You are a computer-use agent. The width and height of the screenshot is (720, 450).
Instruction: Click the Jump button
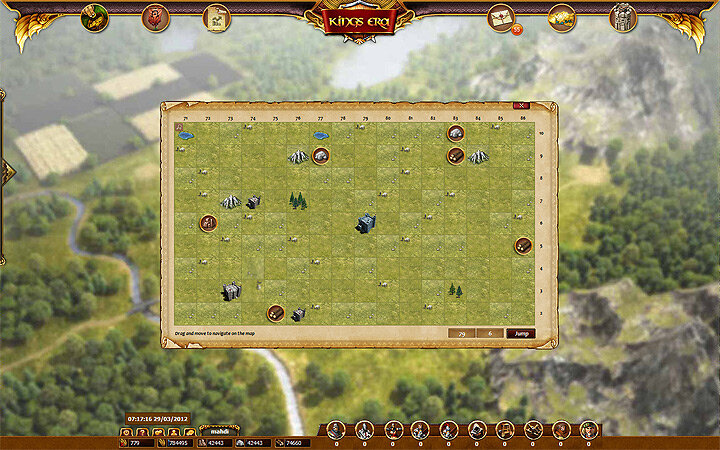point(520,333)
